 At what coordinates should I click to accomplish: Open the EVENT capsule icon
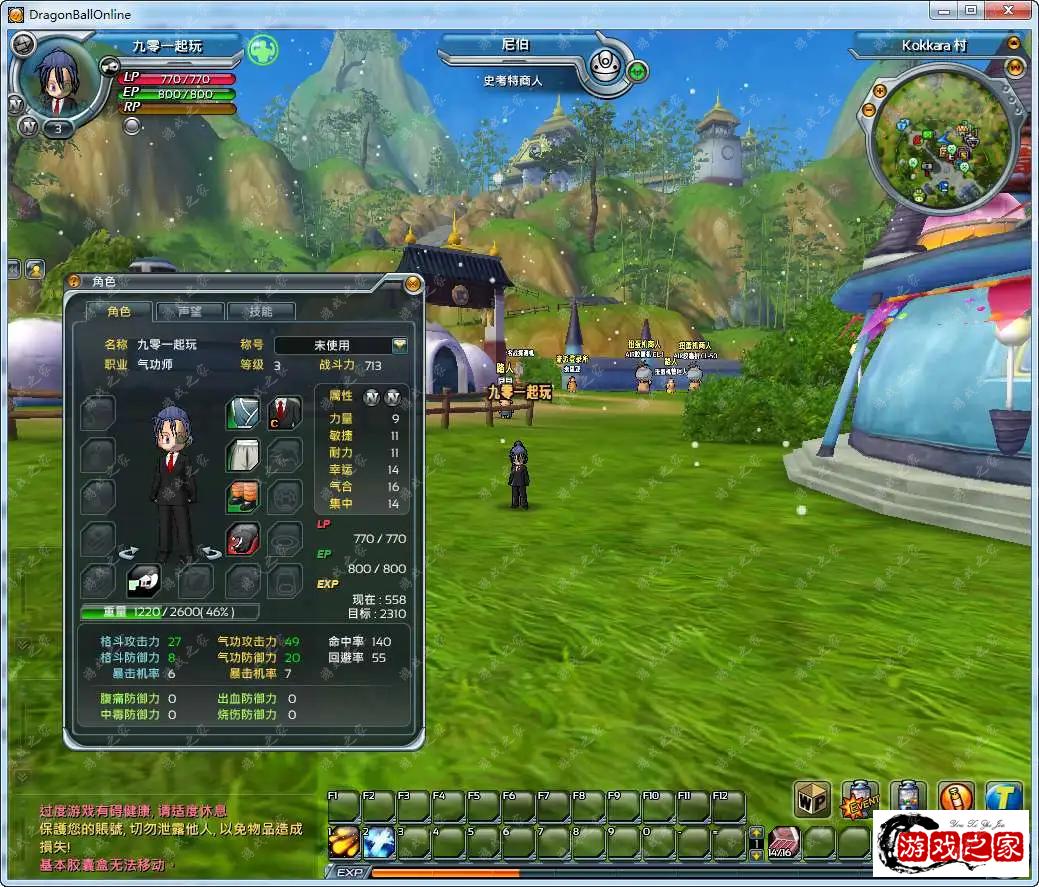pyautogui.click(x=860, y=799)
